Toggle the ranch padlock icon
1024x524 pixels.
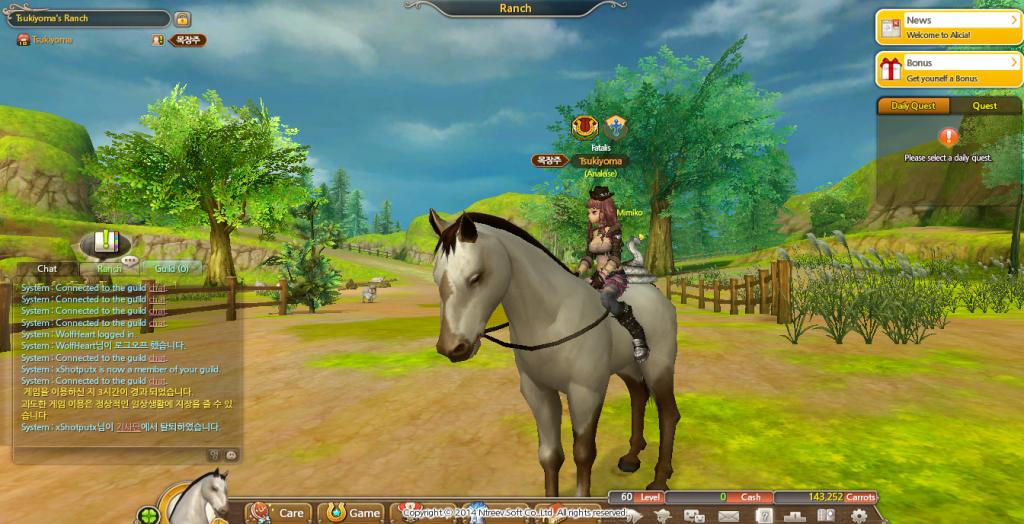click(183, 19)
